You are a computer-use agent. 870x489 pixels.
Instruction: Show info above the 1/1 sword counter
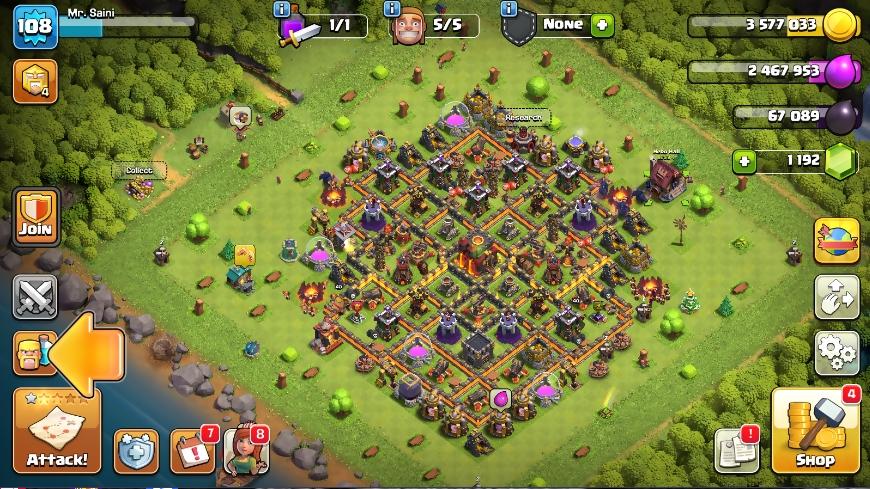(283, 8)
